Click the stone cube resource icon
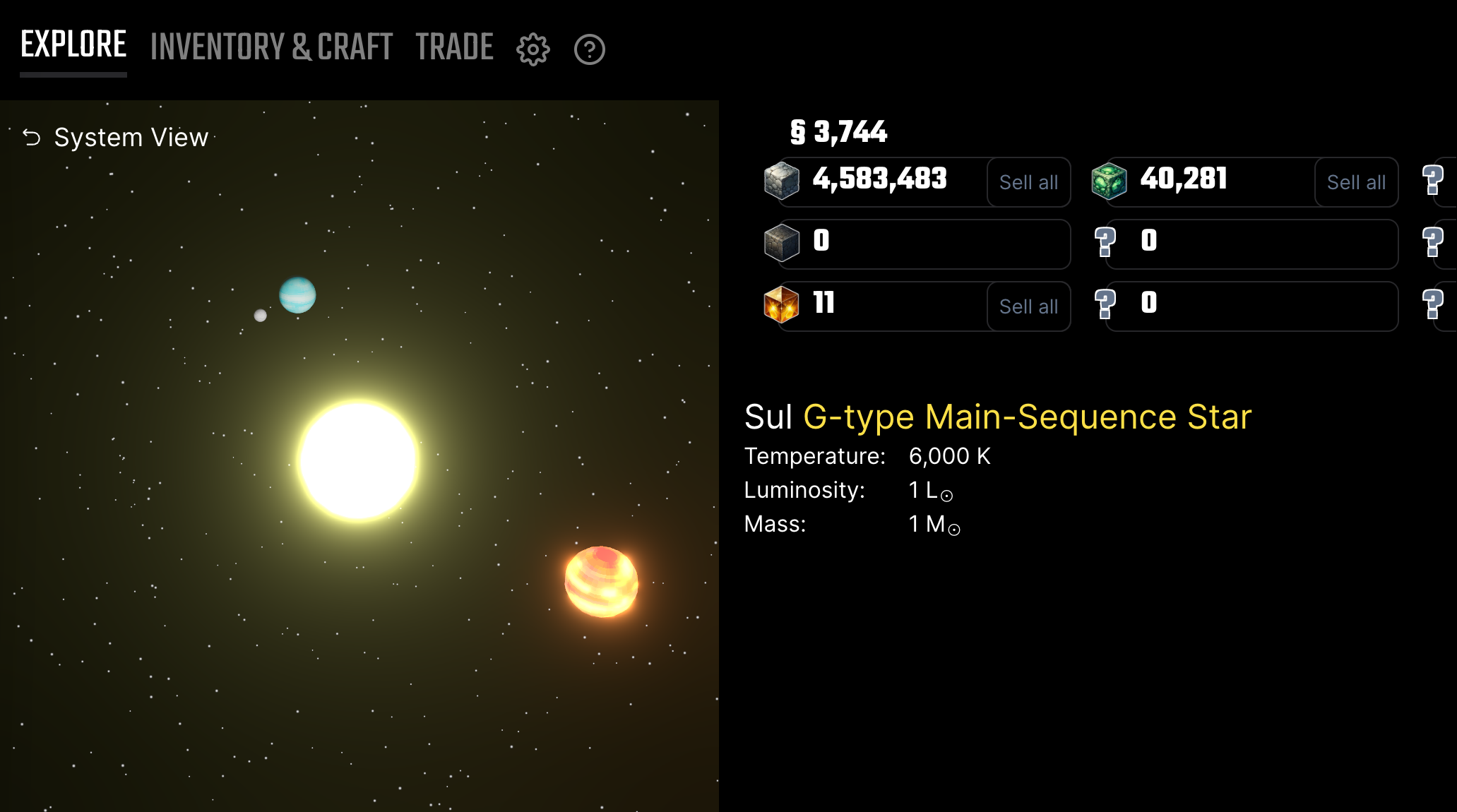This screenshot has height=812, width=1457. tap(781, 181)
